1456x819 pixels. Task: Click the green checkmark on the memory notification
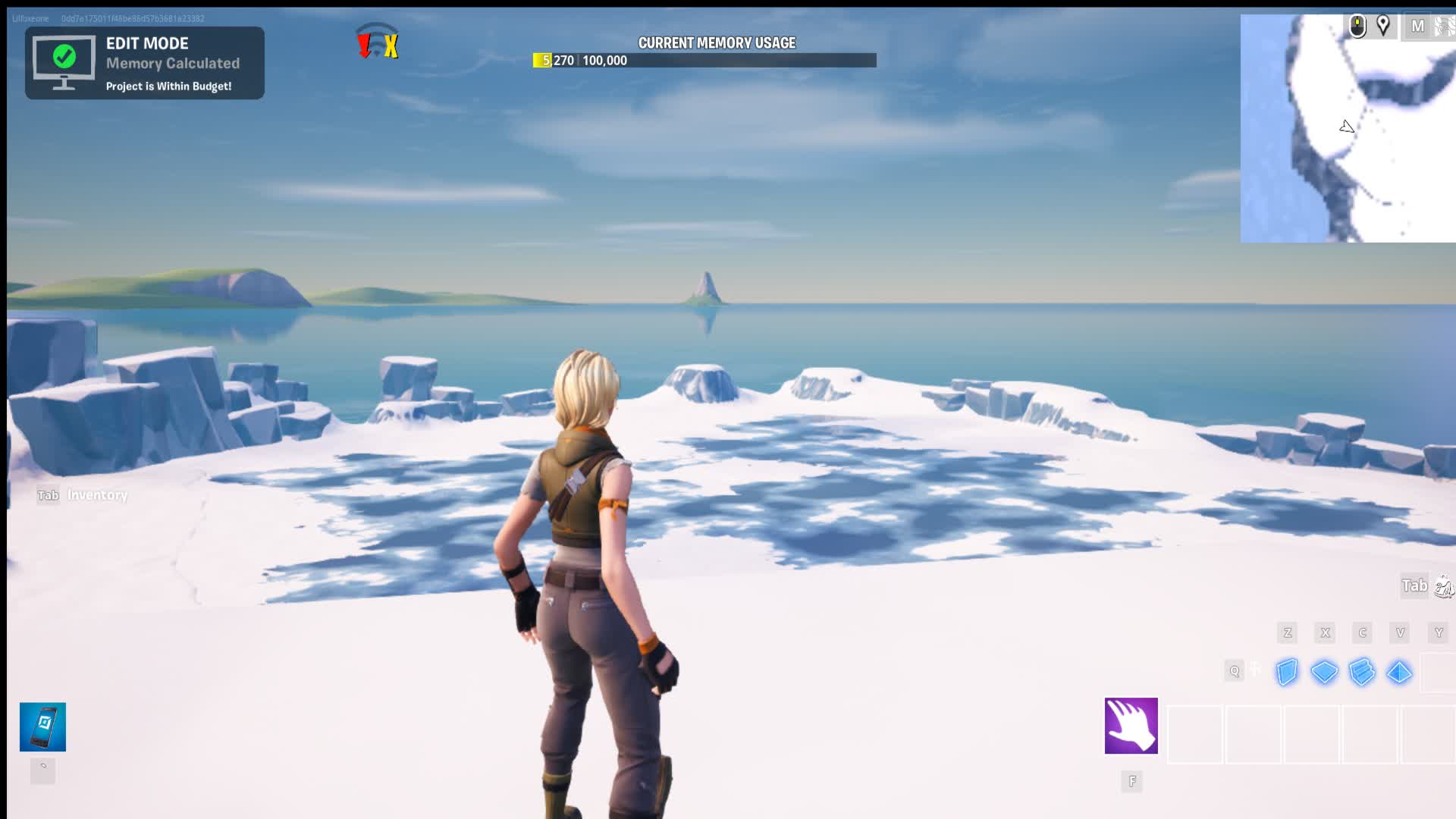click(x=64, y=55)
